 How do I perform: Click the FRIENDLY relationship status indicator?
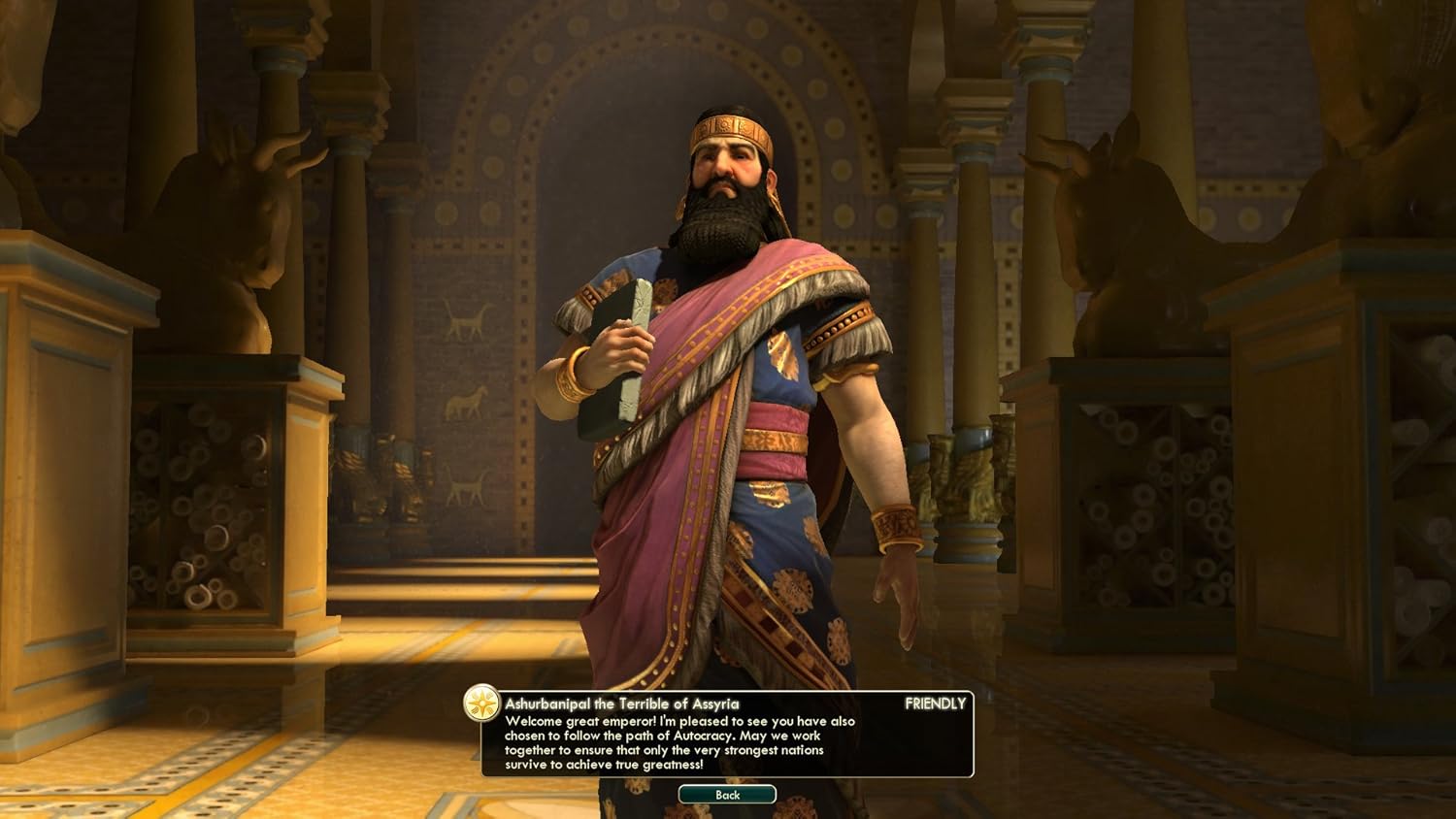934,703
